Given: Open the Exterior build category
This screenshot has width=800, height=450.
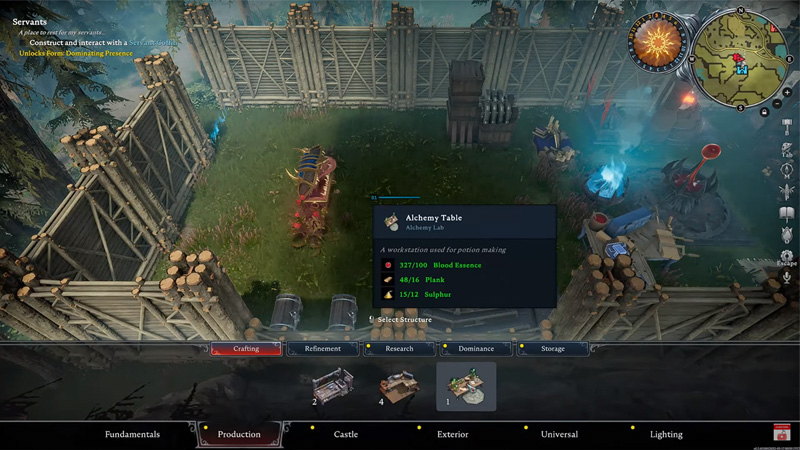Looking at the screenshot, I should click(452, 434).
